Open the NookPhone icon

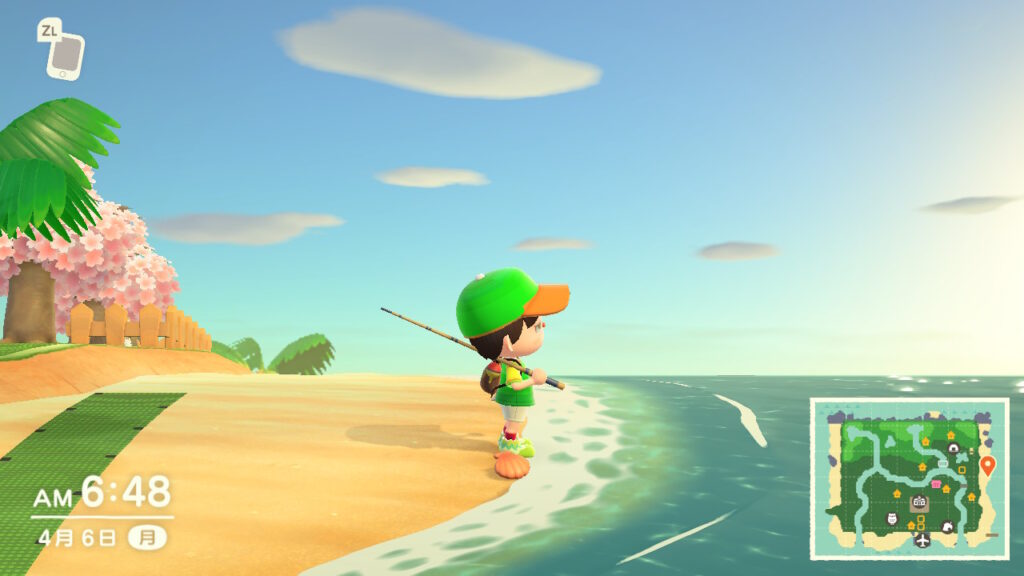click(x=65, y=54)
